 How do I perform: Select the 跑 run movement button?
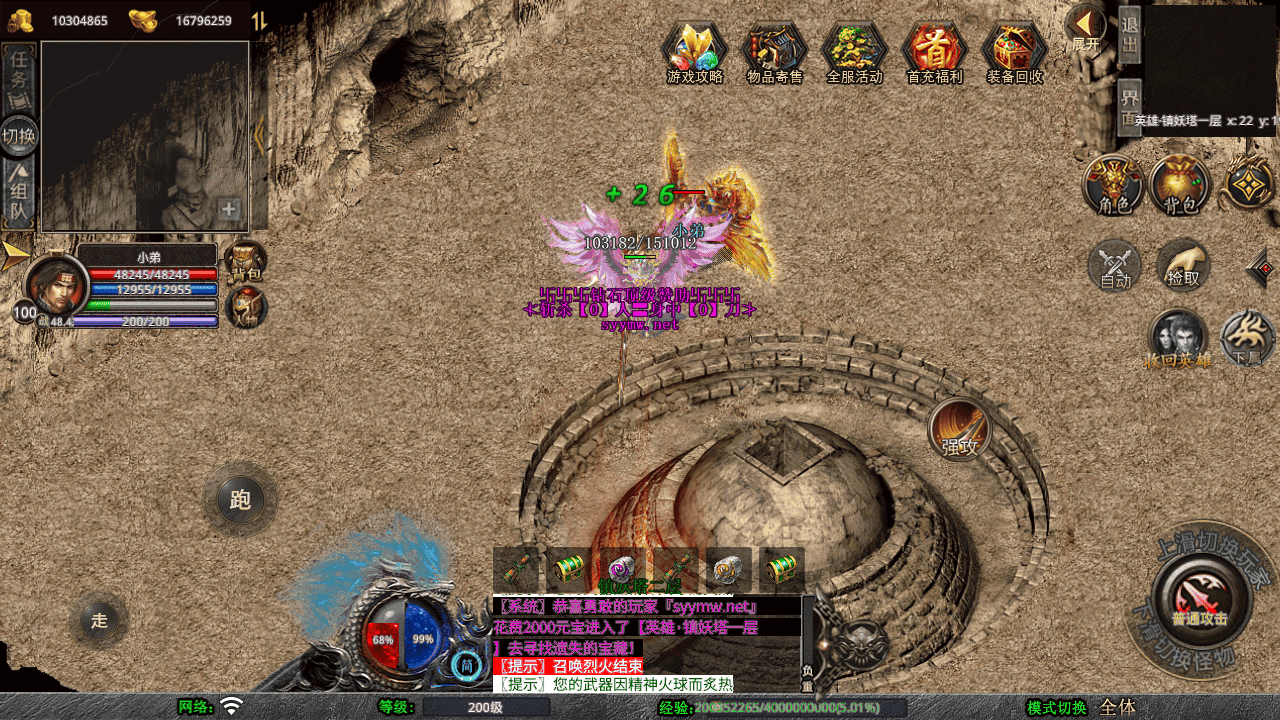pos(240,500)
